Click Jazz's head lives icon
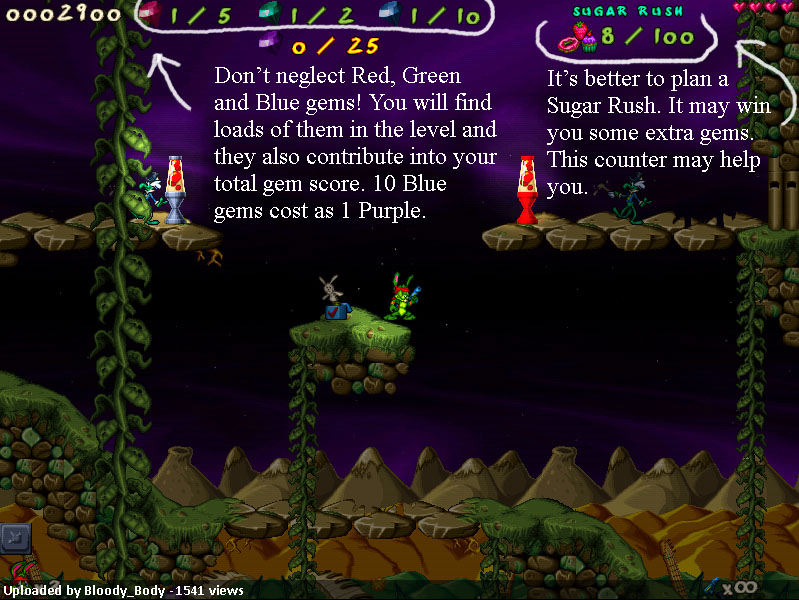Viewport: 799px width, 600px height. [22, 578]
